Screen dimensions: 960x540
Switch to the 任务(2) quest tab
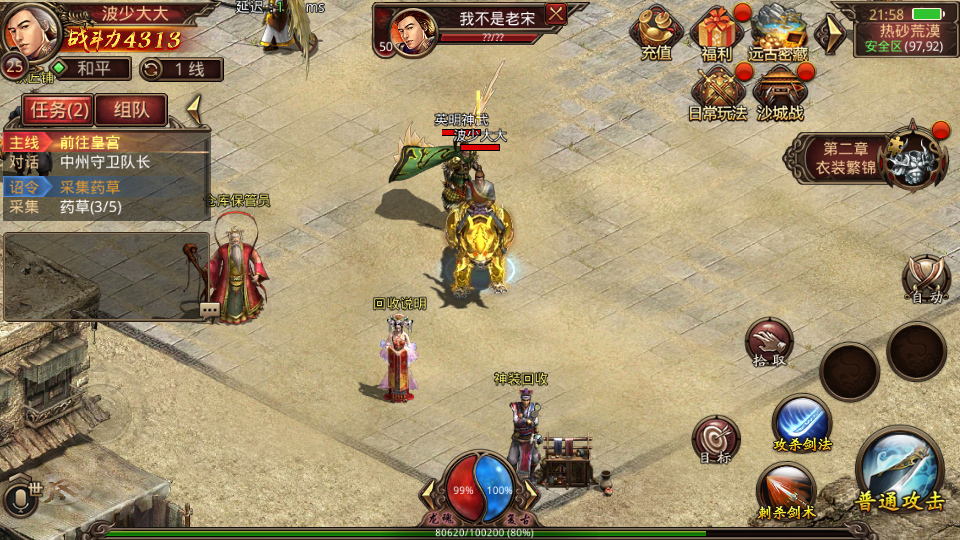58,110
